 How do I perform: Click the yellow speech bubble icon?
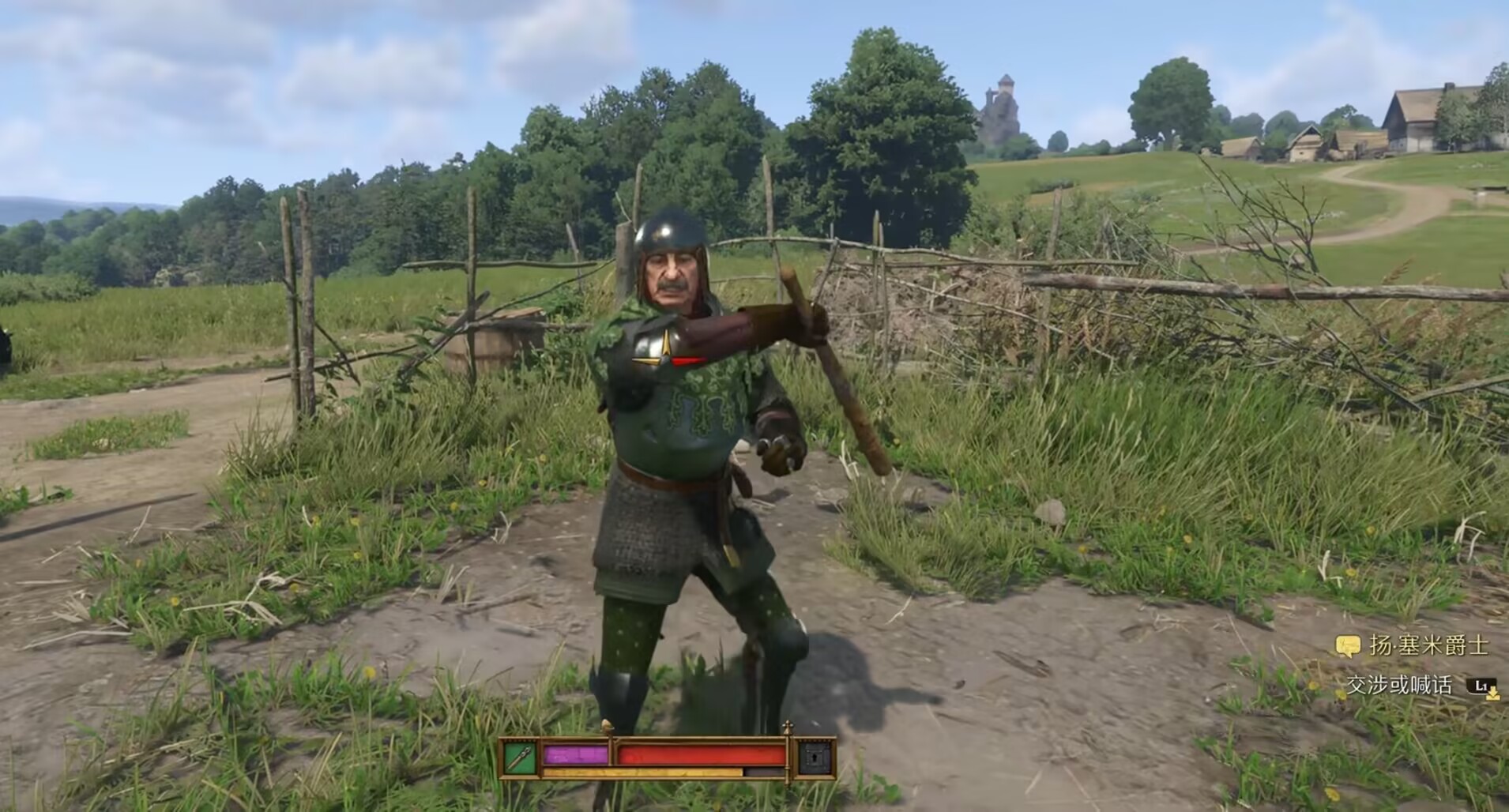[1347, 647]
